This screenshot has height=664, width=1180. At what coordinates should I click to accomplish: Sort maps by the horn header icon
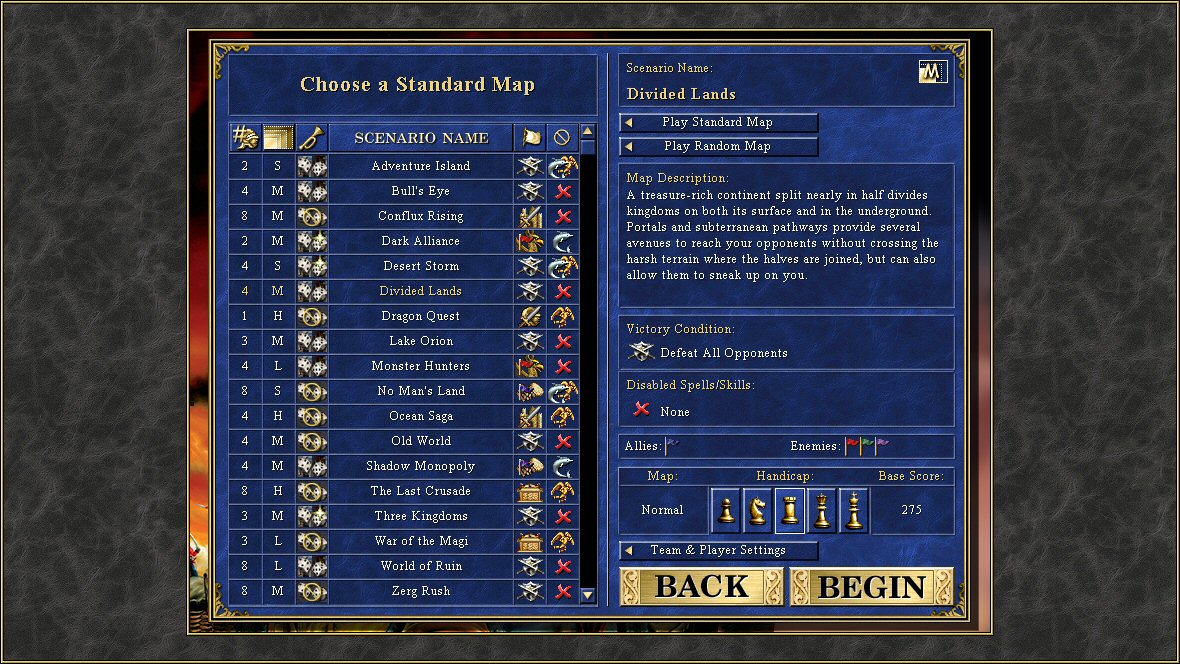point(311,138)
